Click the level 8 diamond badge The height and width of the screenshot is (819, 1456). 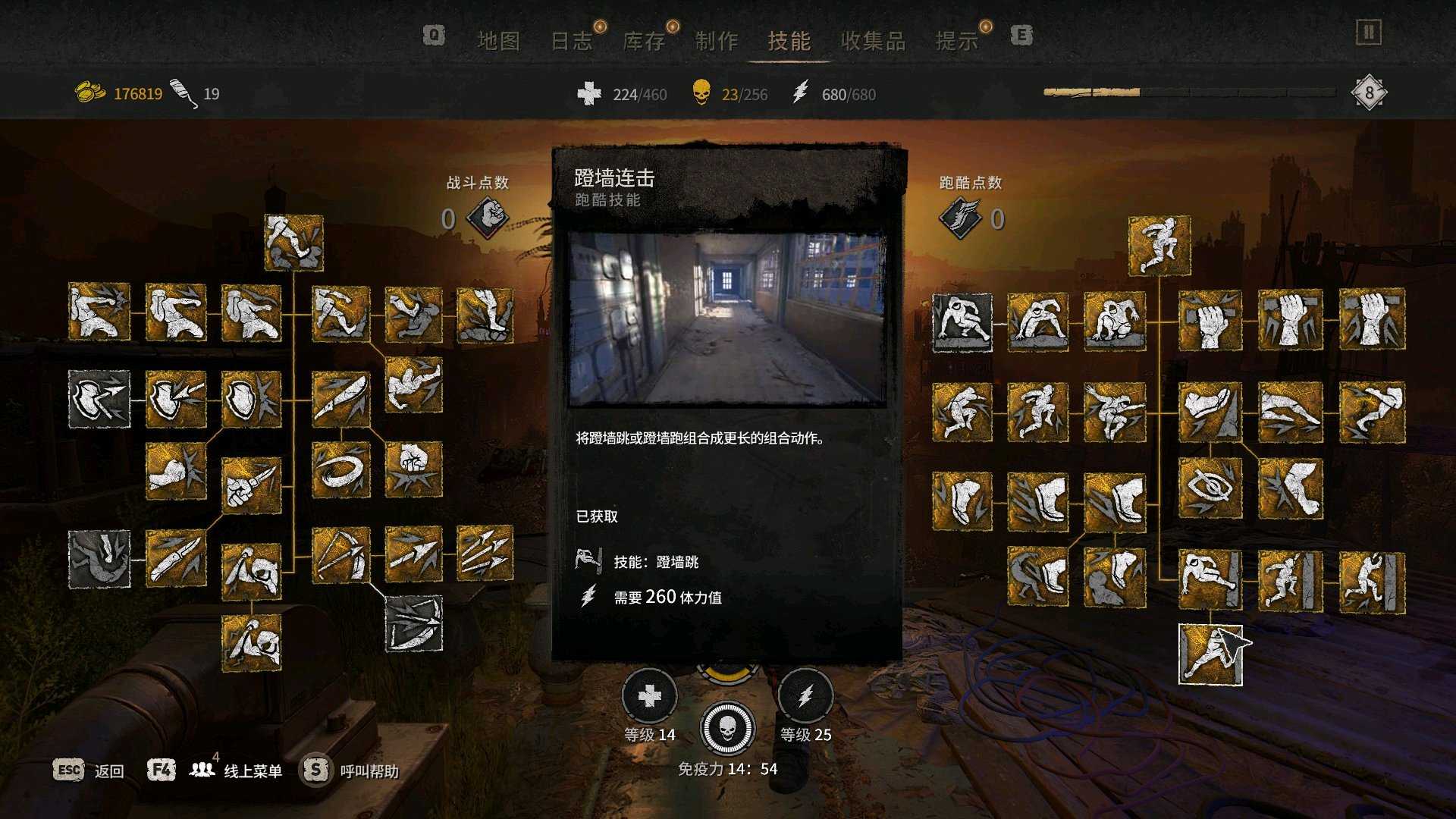[1370, 93]
